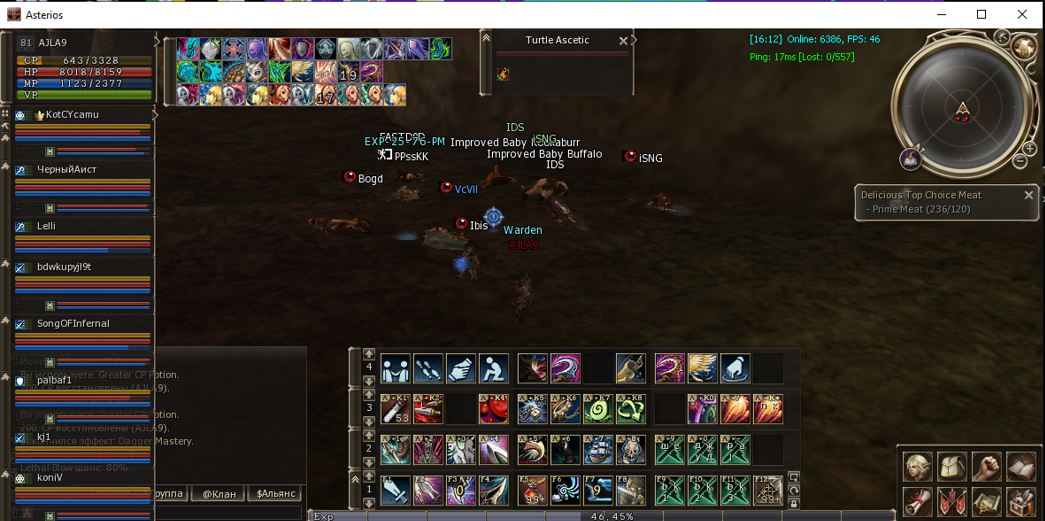
Task: Use the F5 potion slot showing 99+
Action: pos(532,490)
